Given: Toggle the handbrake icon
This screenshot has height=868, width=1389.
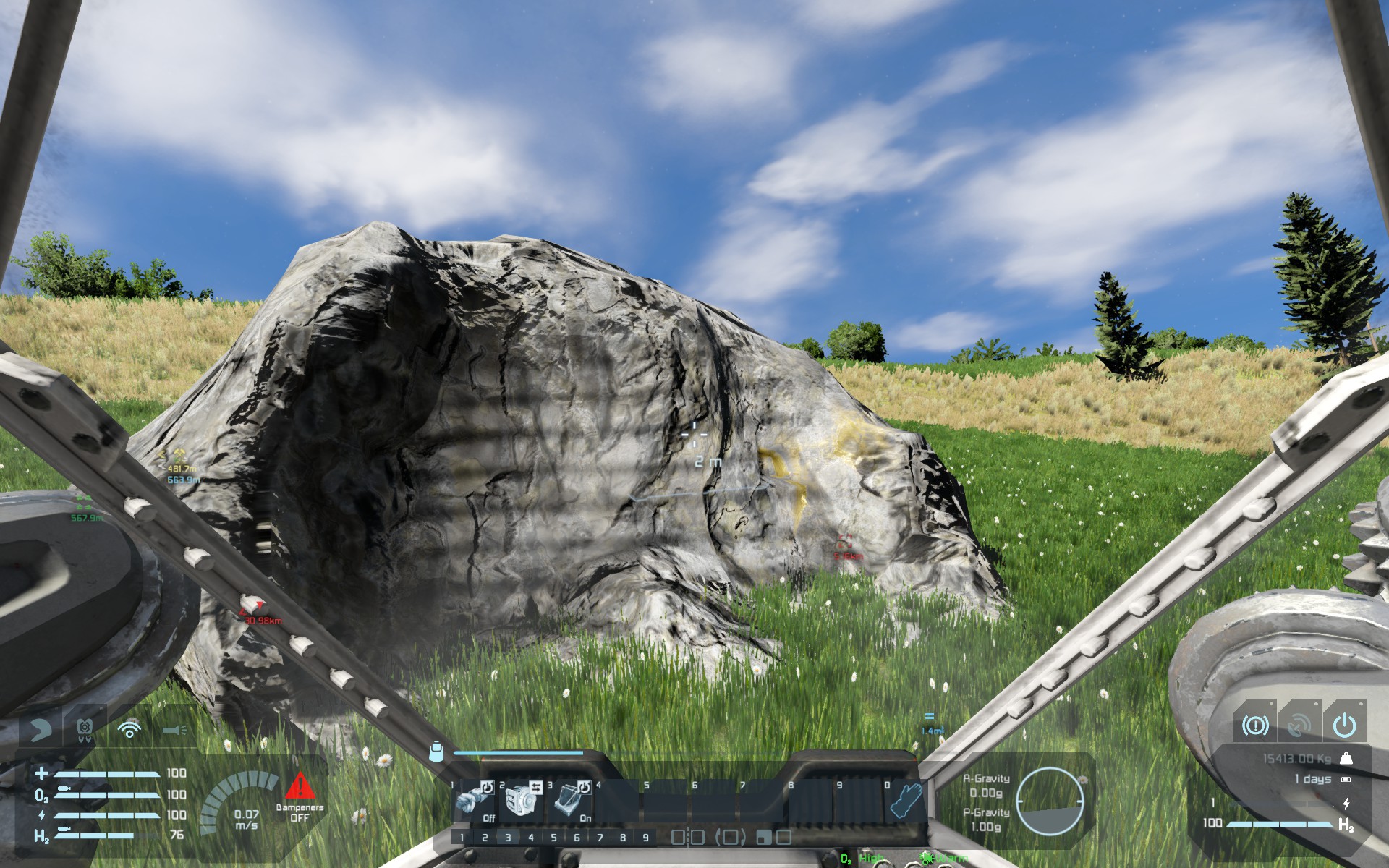Looking at the screenshot, I should coord(1255,725).
